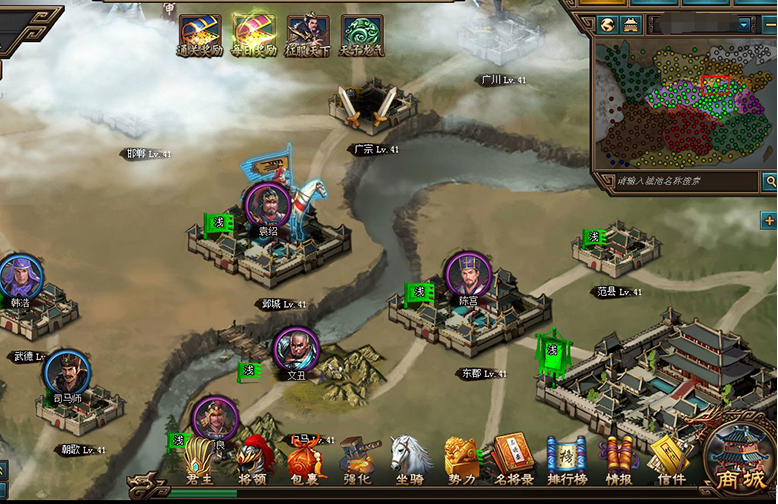Open the 强化 enhancement anvil menu
The image size is (778, 504).
(x=357, y=461)
